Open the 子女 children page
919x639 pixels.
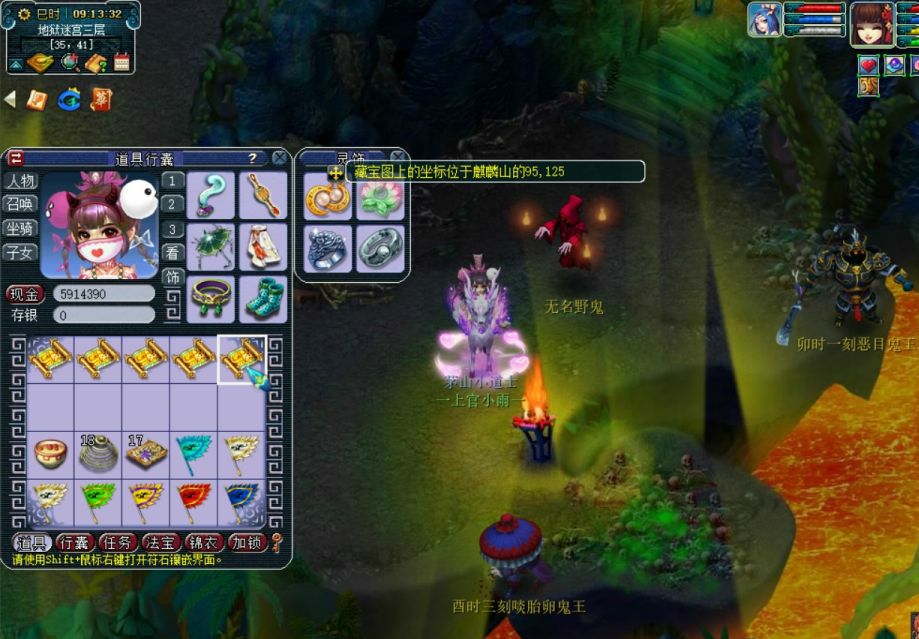point(20,252)
